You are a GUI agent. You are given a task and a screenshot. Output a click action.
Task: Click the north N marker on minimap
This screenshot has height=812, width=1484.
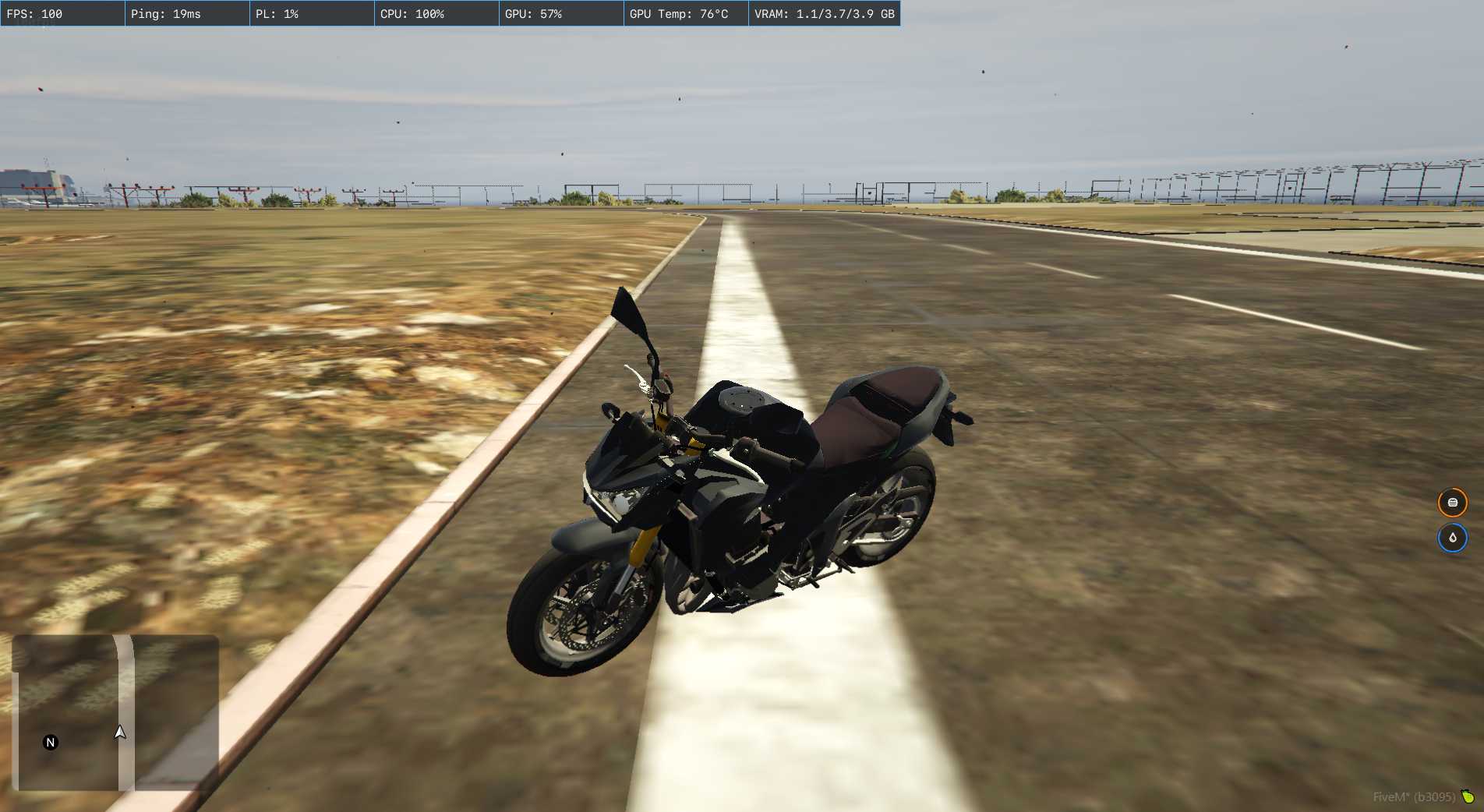pyautogui.click(x=51, y=742)
